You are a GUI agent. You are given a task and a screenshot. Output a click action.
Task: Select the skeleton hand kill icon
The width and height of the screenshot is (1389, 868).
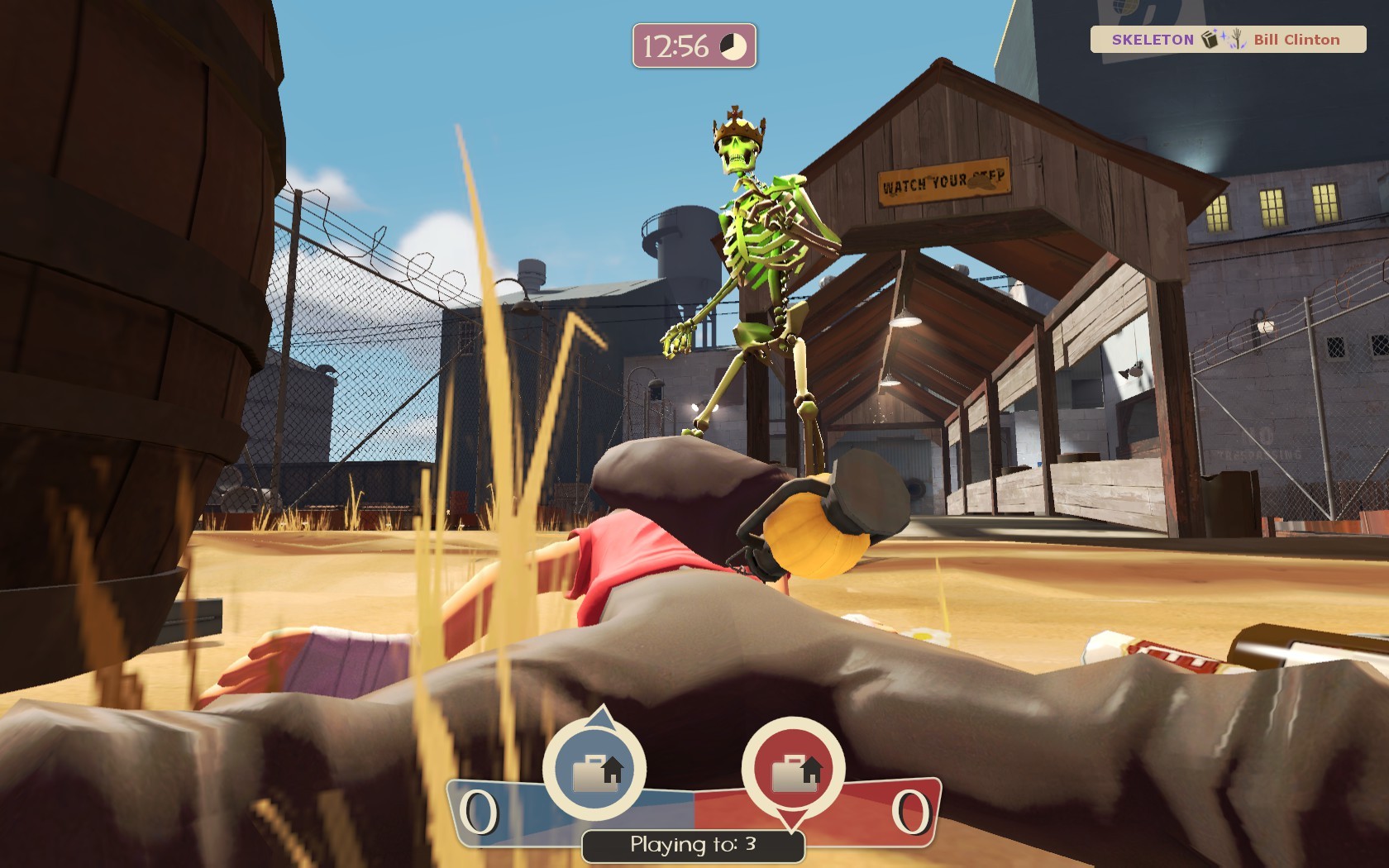click(1238, 38)
